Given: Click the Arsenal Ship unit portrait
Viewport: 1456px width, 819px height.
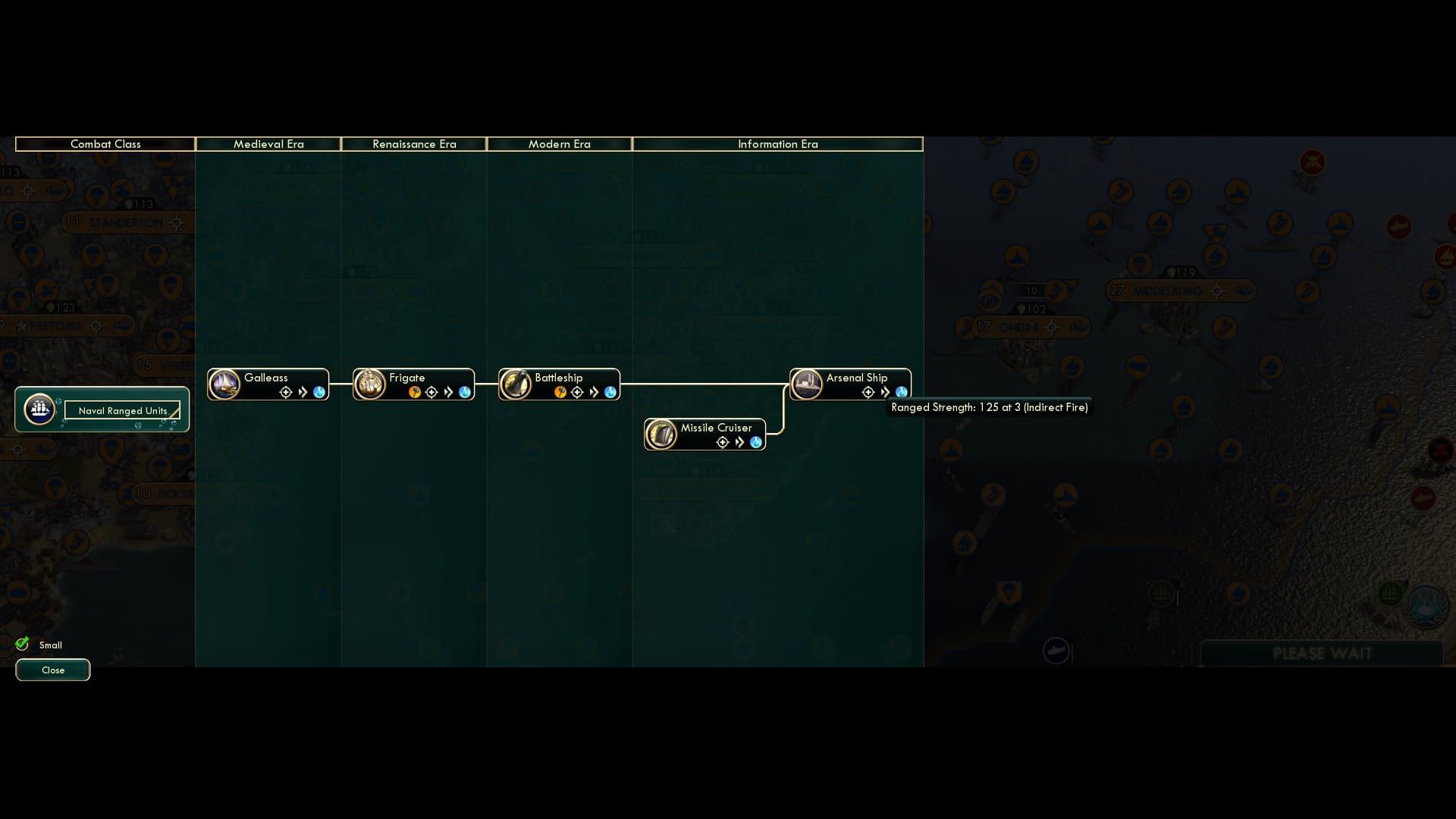Looking at the screenshot, I should tap(807, 384).
